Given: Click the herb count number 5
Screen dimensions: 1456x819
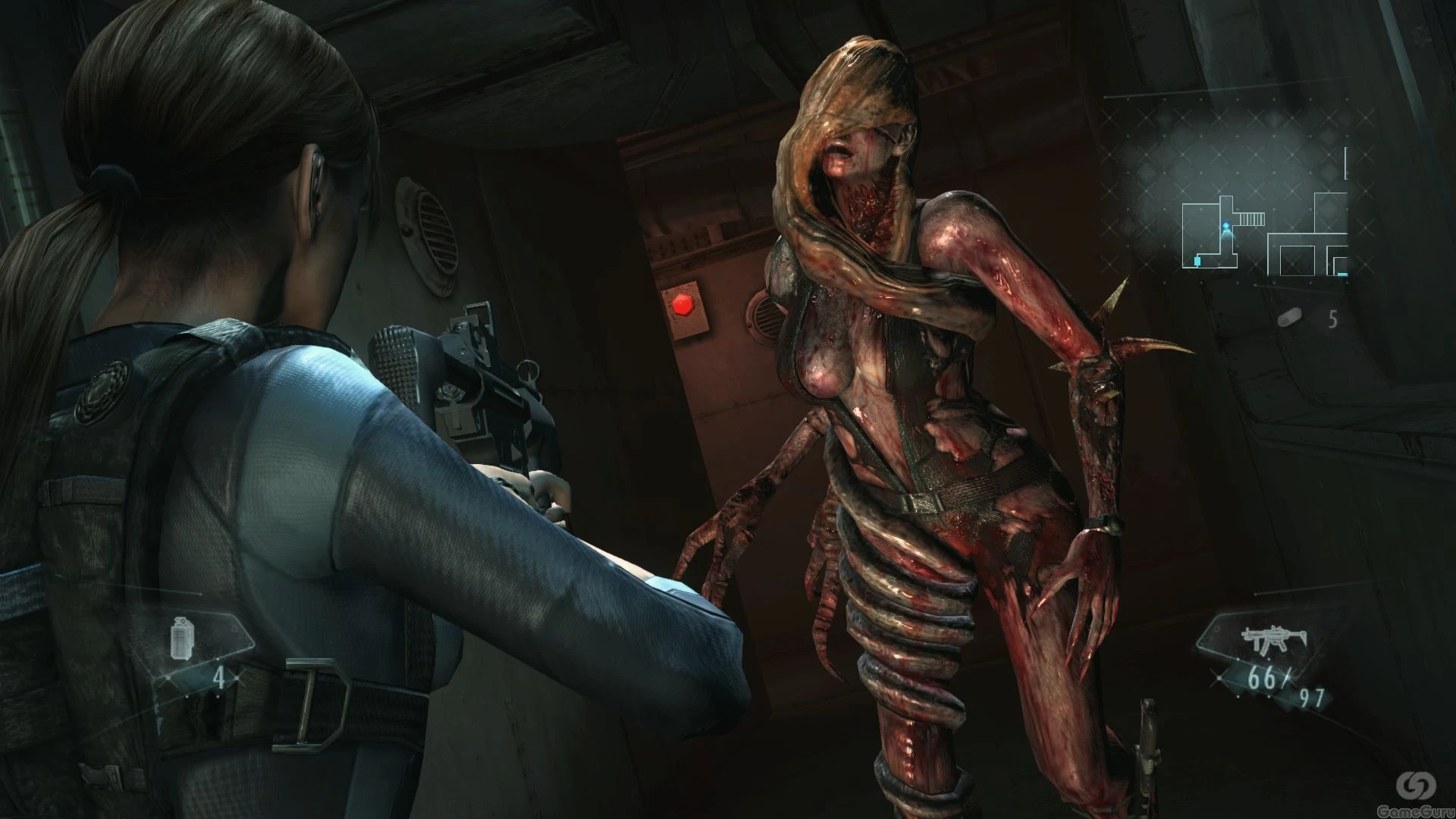Looking at the screenshot, I should point(1333,319).
